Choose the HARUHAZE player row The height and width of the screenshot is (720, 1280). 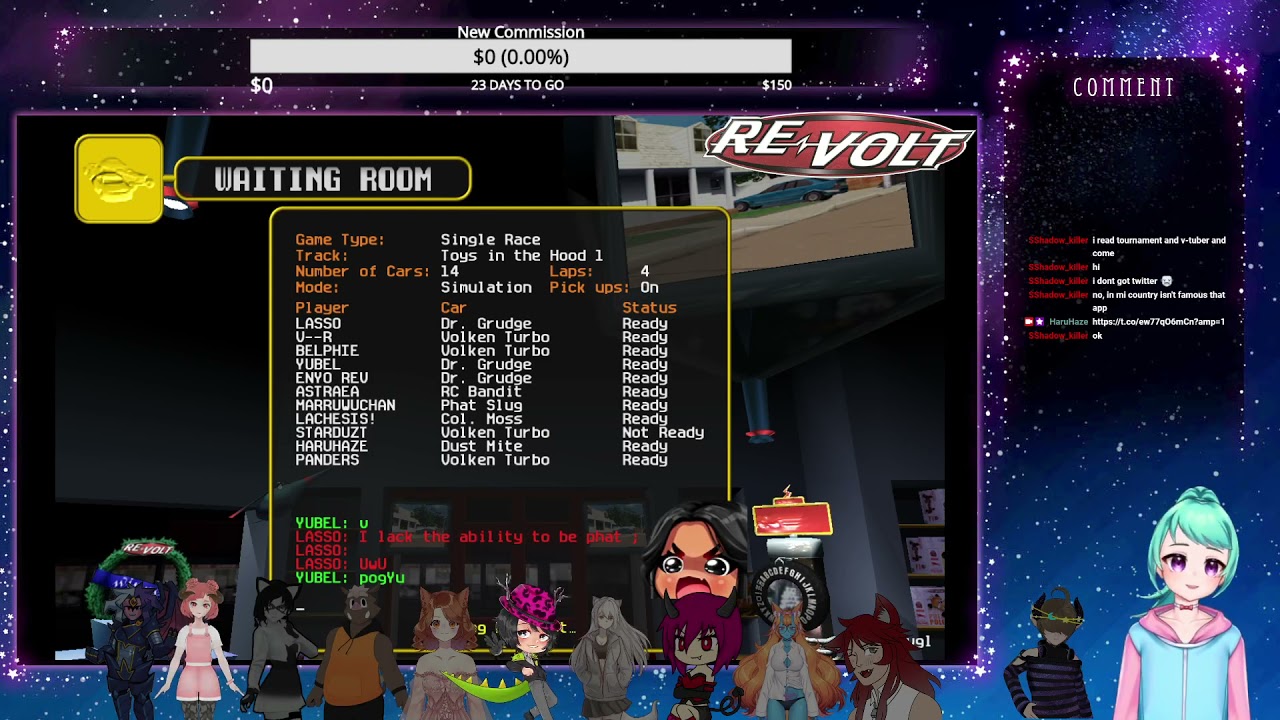[x=331, y=447]
